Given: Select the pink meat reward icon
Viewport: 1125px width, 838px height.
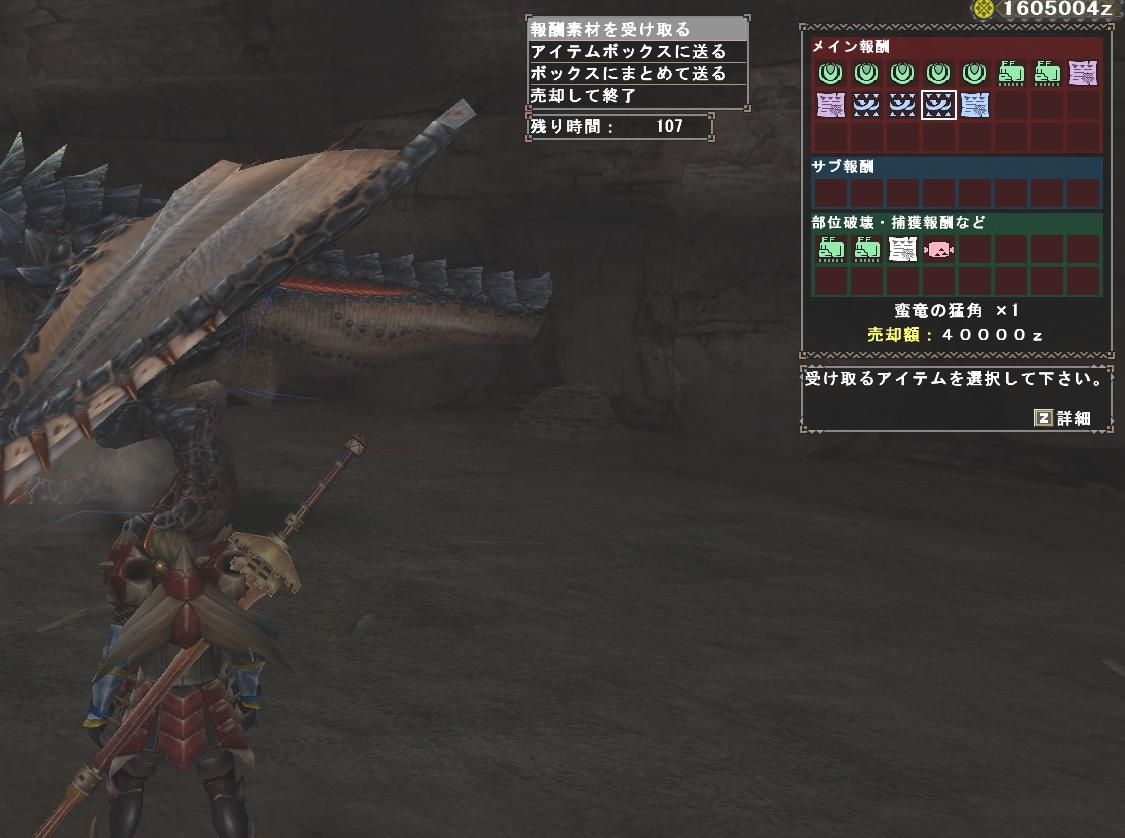Looking at the screenshot, I should [938, 249].
